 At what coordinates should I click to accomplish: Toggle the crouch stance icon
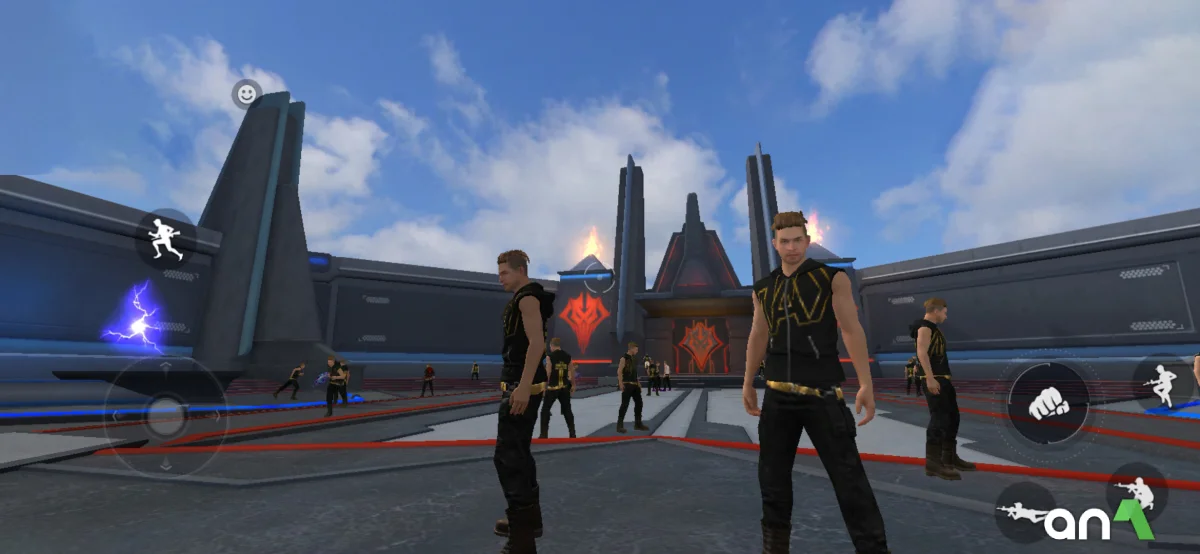coord(1136,491)
